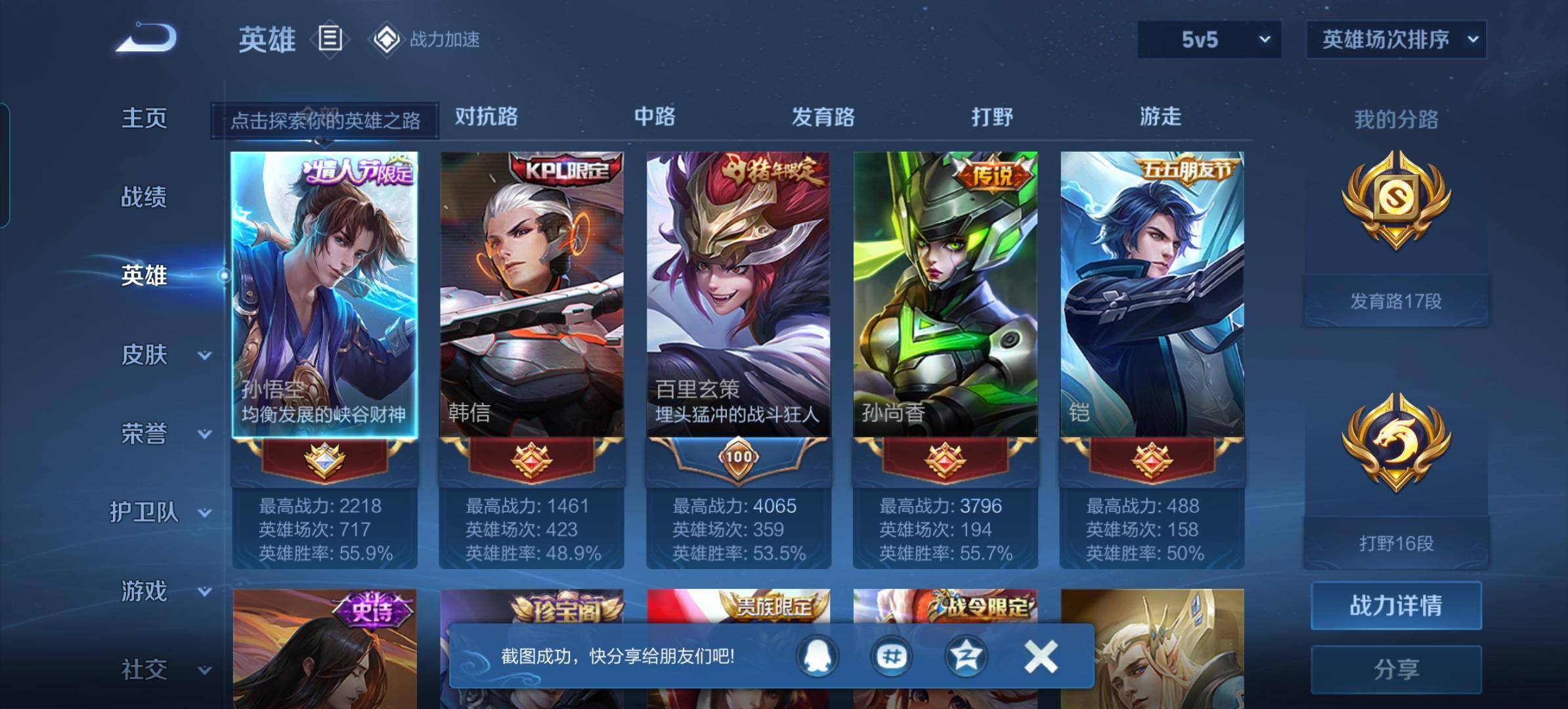Viewport: 1568px width, 709px height.
Task: Open the 英雄场次排序 sort dropdown
Action: [1396, 39]
